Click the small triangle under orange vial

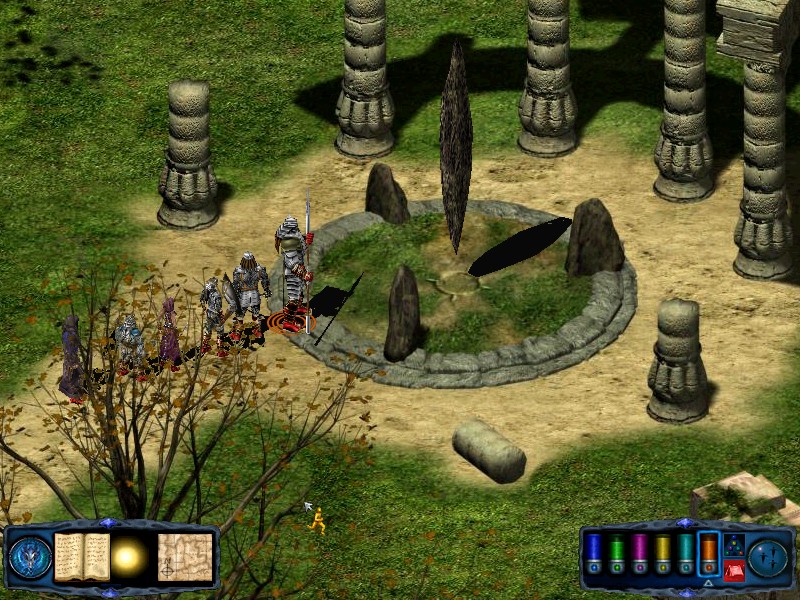point(709,582)
